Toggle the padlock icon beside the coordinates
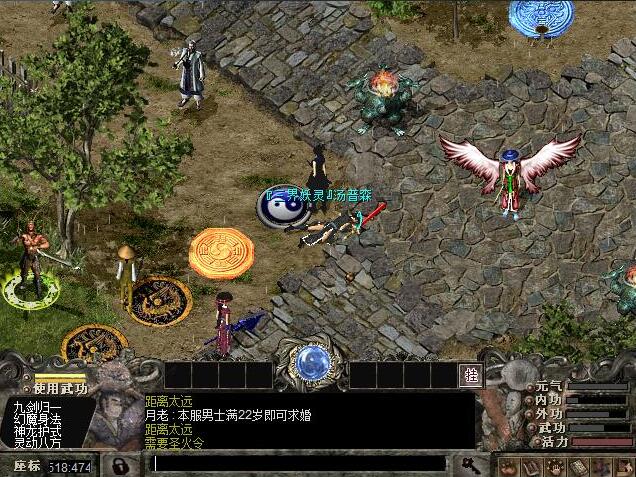The image size is (636, 477). point(120,466)
